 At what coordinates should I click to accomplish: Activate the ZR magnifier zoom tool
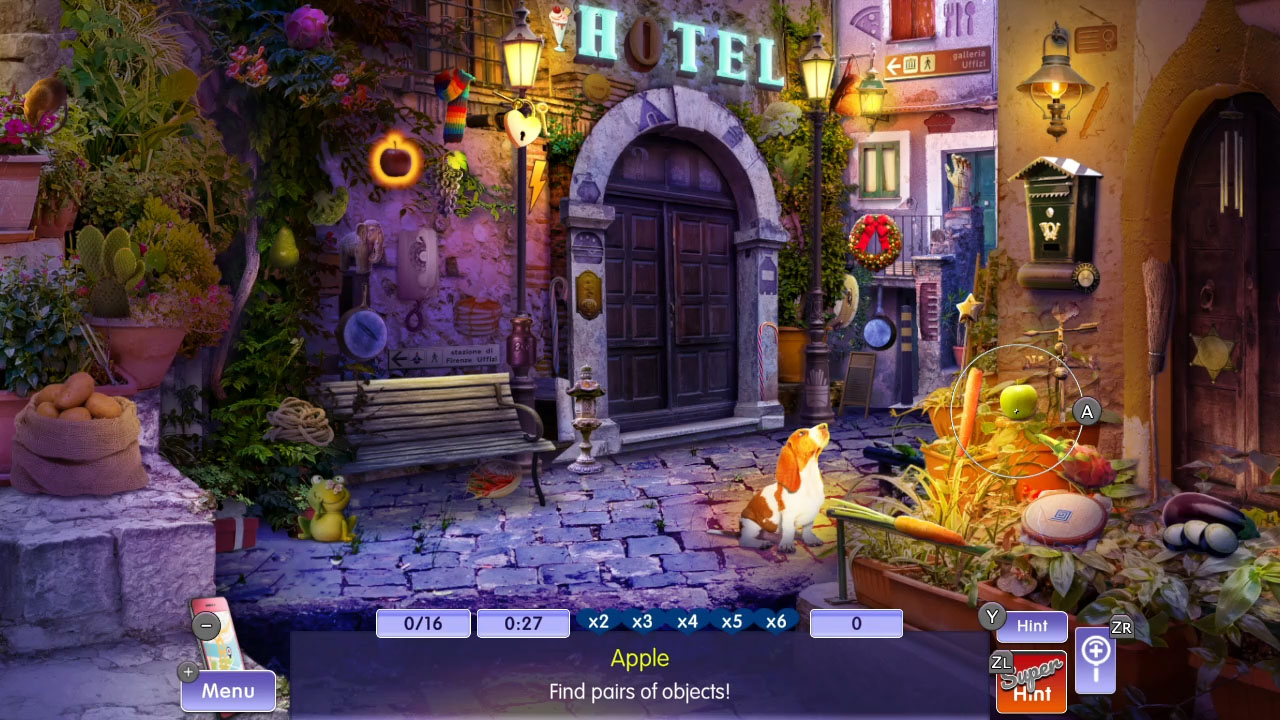tap(1095, 662)
